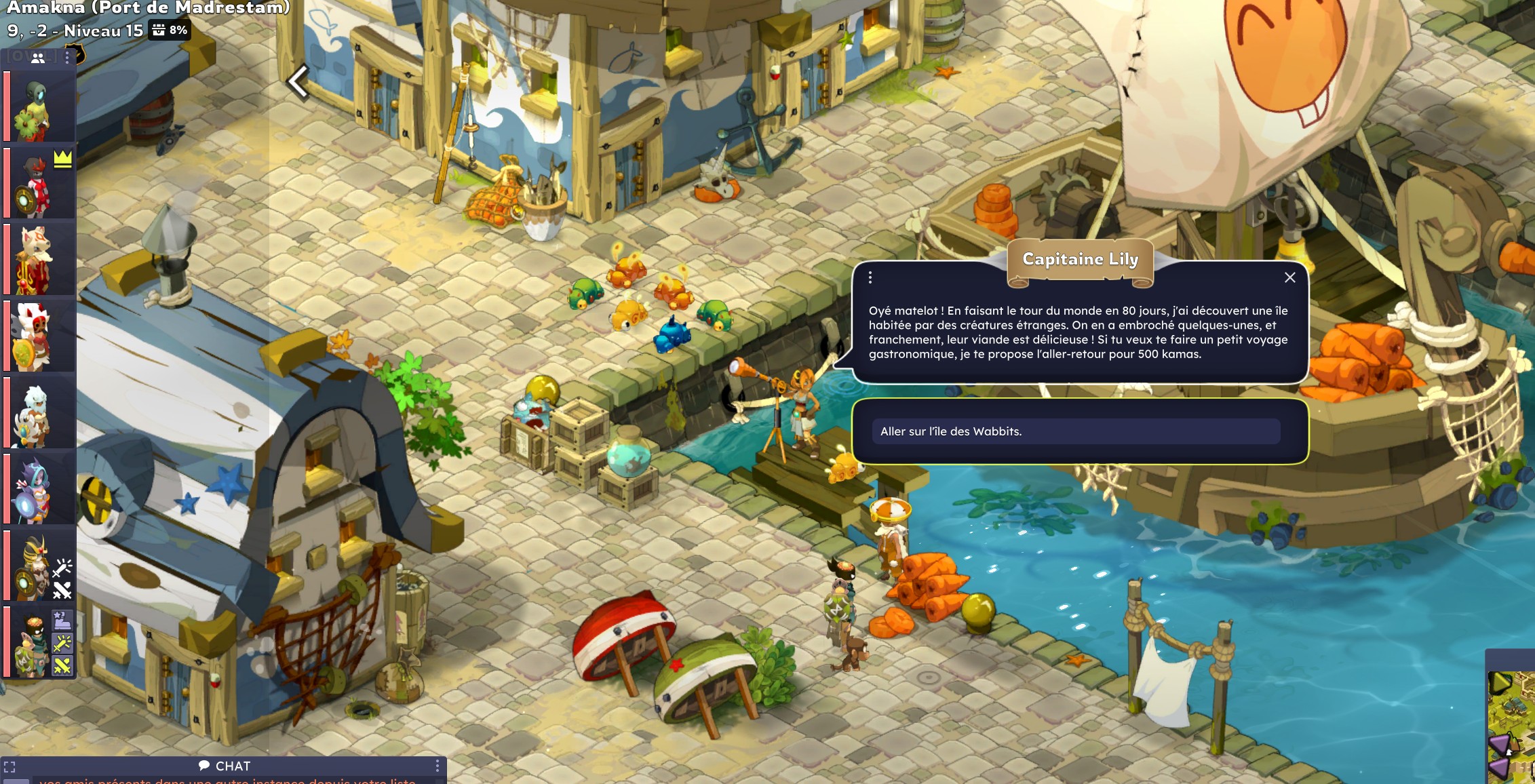Open the dialogue's three-dot options menu

(870, 277)
